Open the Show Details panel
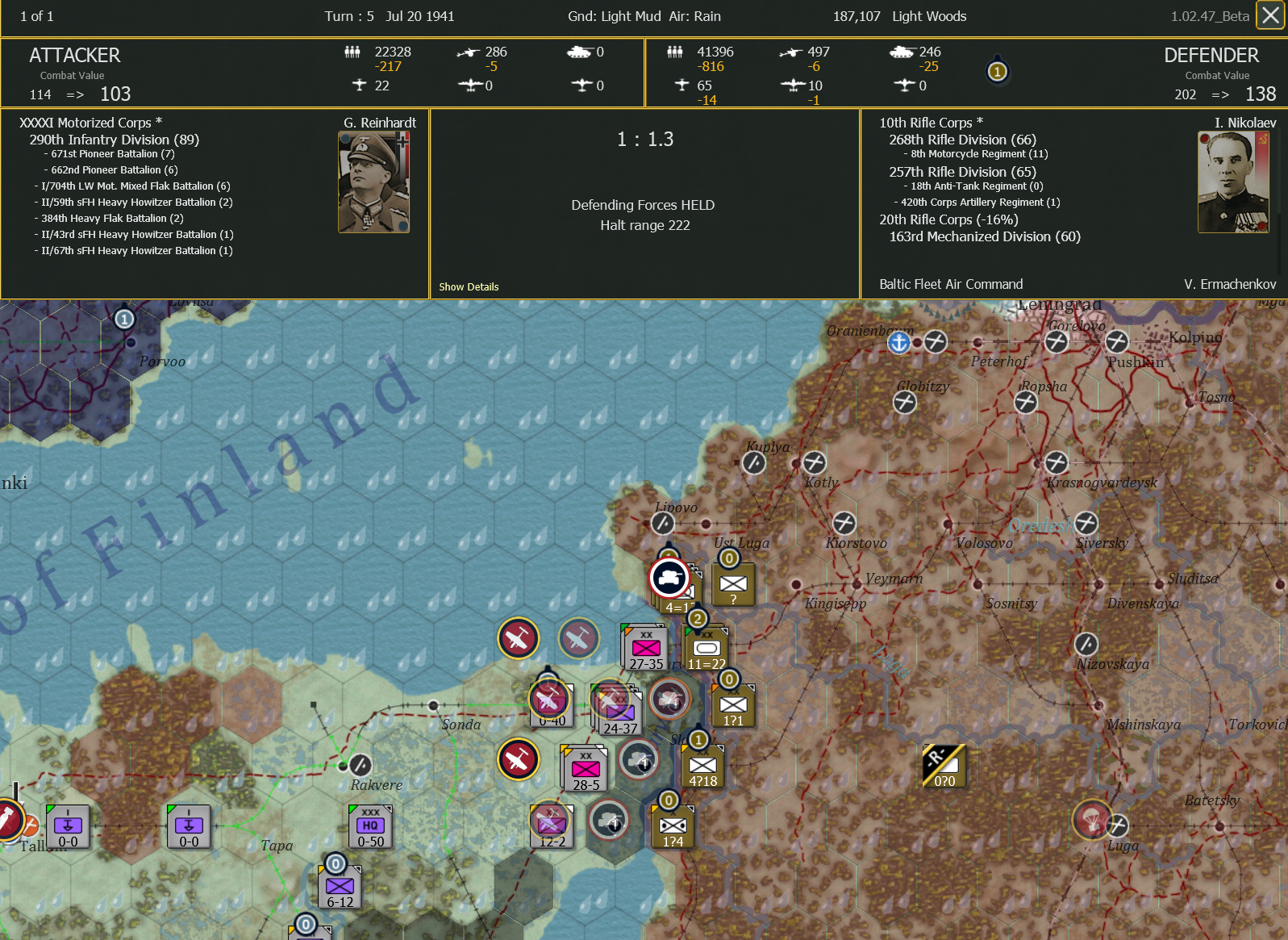 pyautogui.click(x=469, y=286)
